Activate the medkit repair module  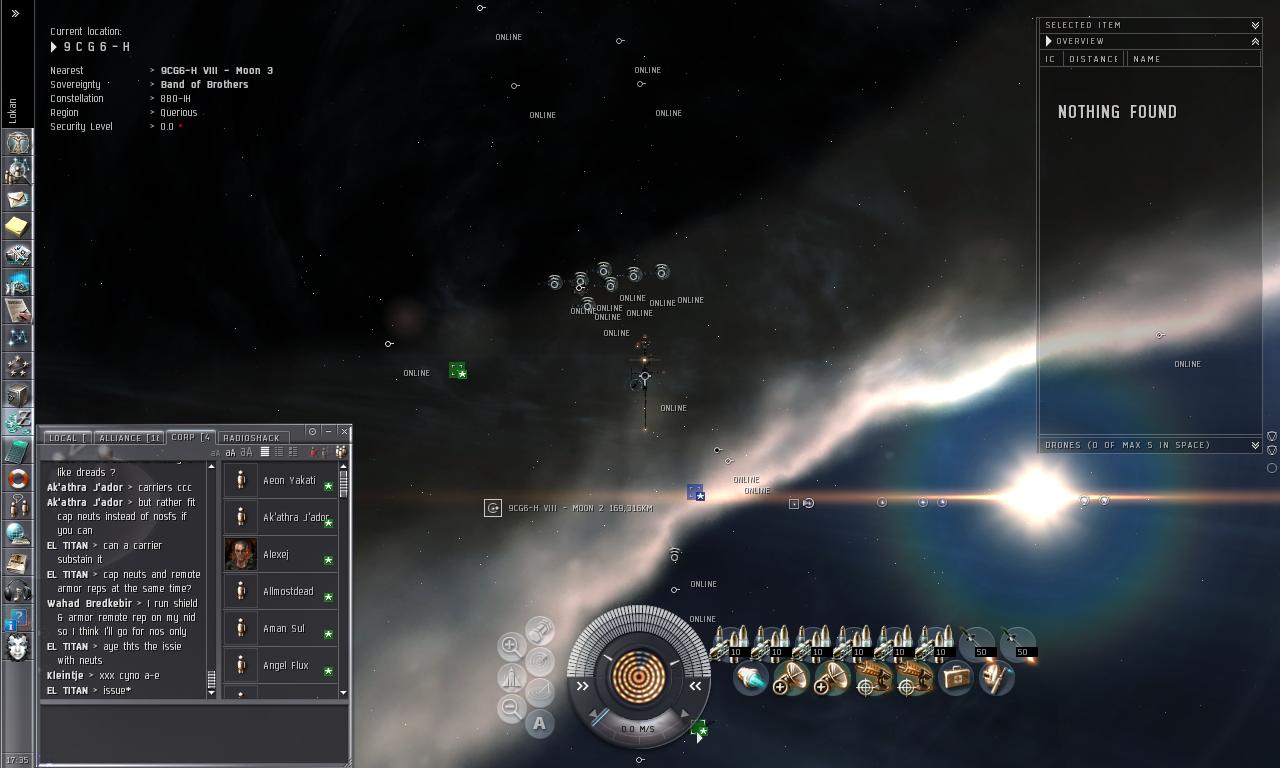956,679
